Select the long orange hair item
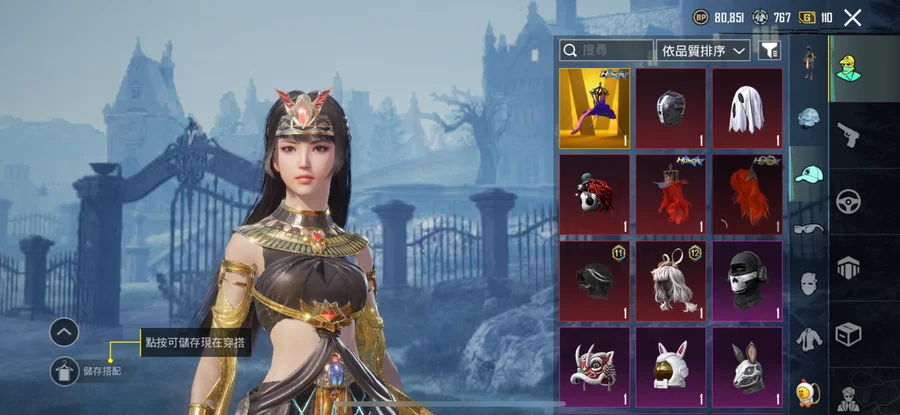The width and height of the screenshot is (900, 415). 747,194
